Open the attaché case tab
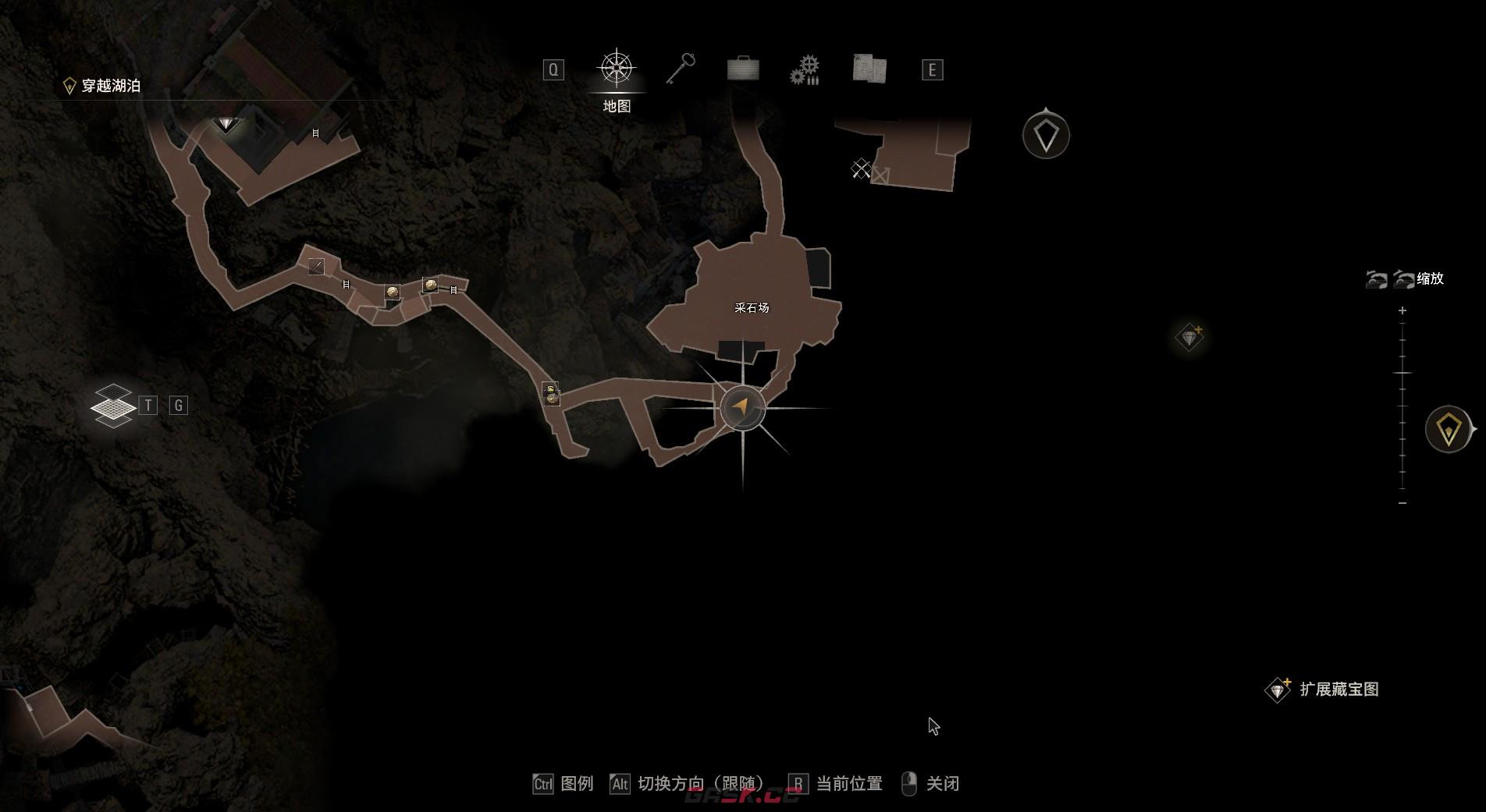 (x=743, y=69)
